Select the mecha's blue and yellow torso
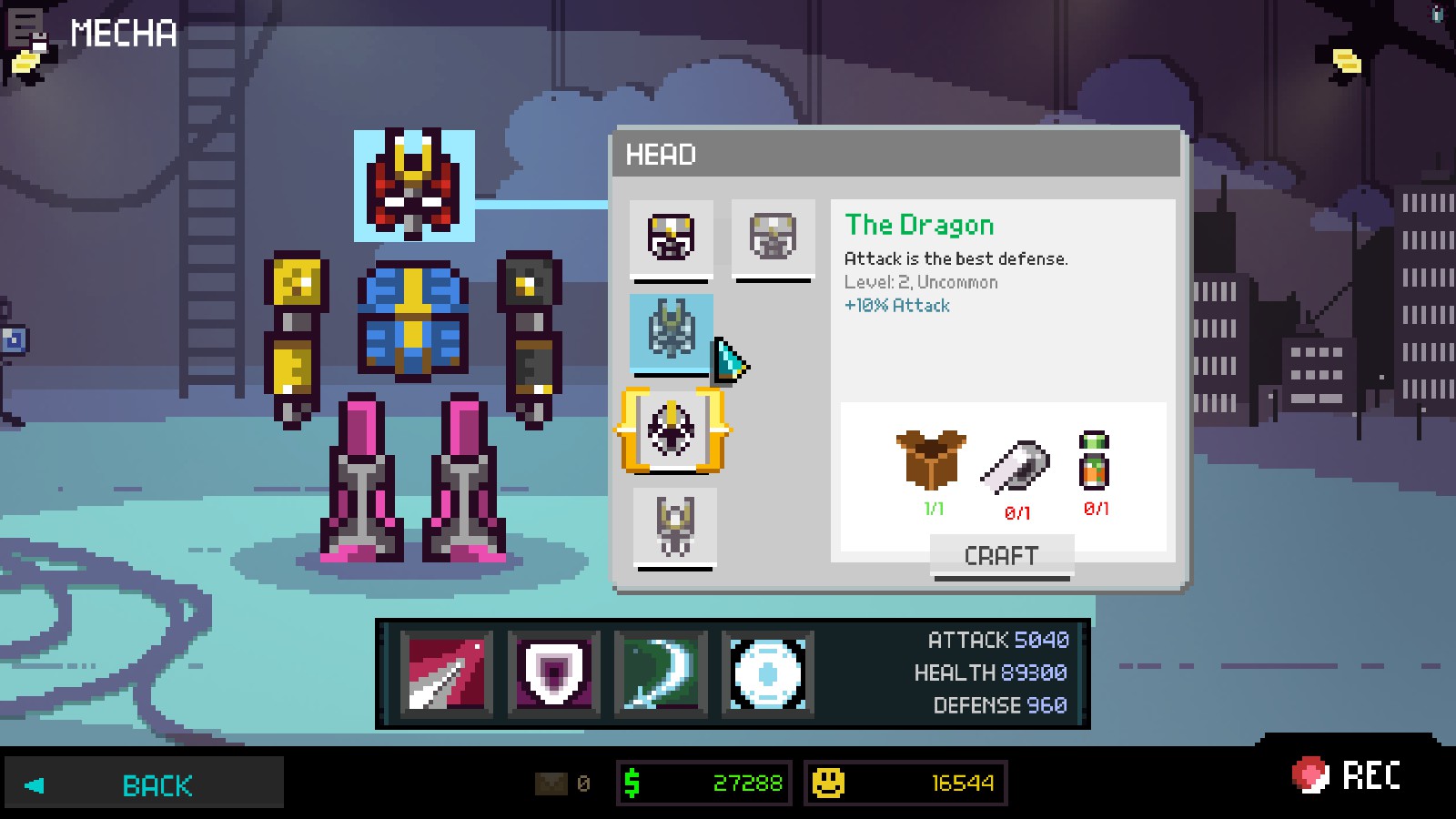Screen dimensions: 1456x819 click(x=412, y=318)
